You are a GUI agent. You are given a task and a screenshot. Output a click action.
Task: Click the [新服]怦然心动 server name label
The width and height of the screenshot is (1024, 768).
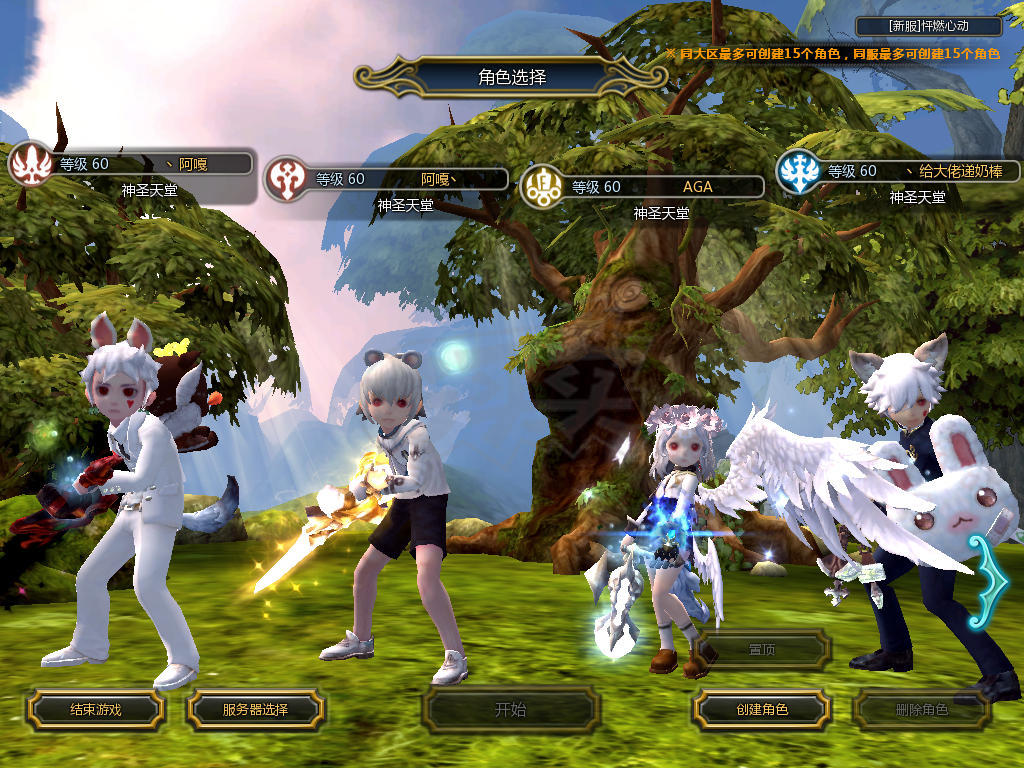pos(930,27)
